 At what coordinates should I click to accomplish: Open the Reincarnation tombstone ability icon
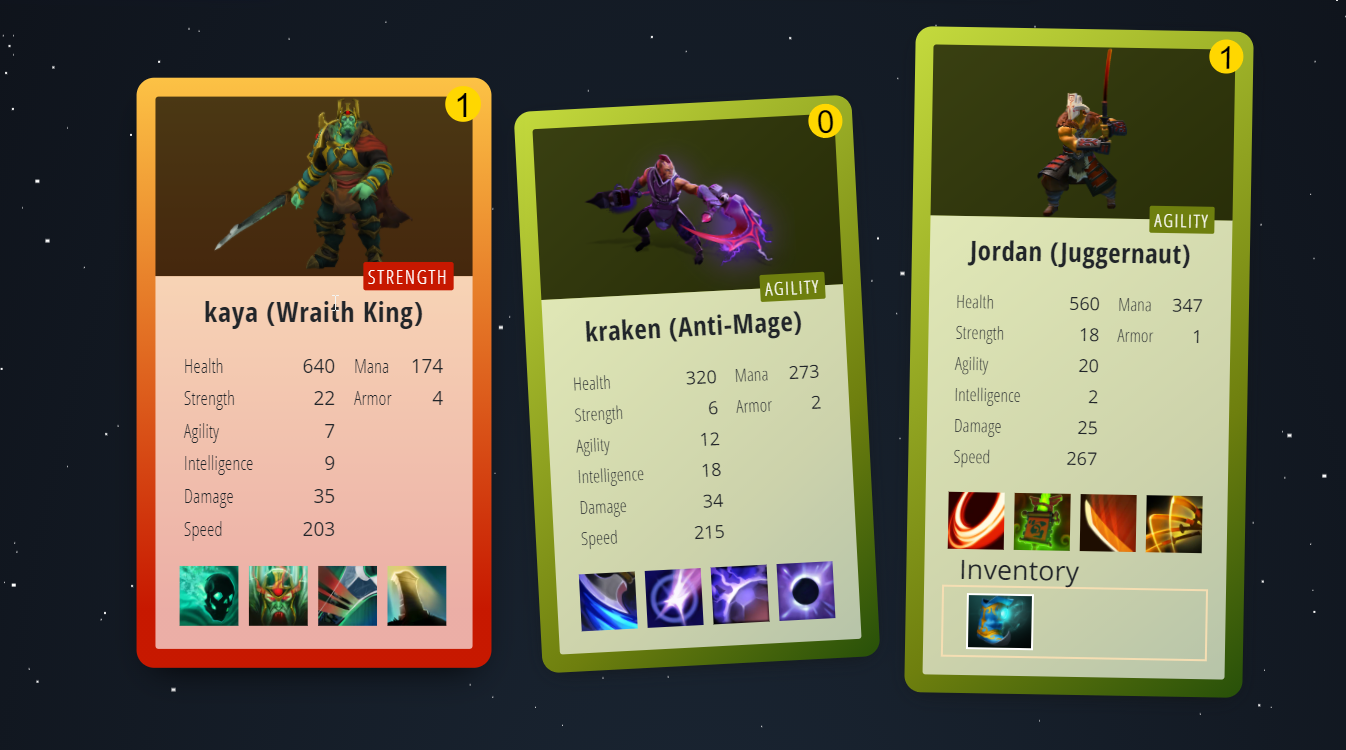point(416,595)
